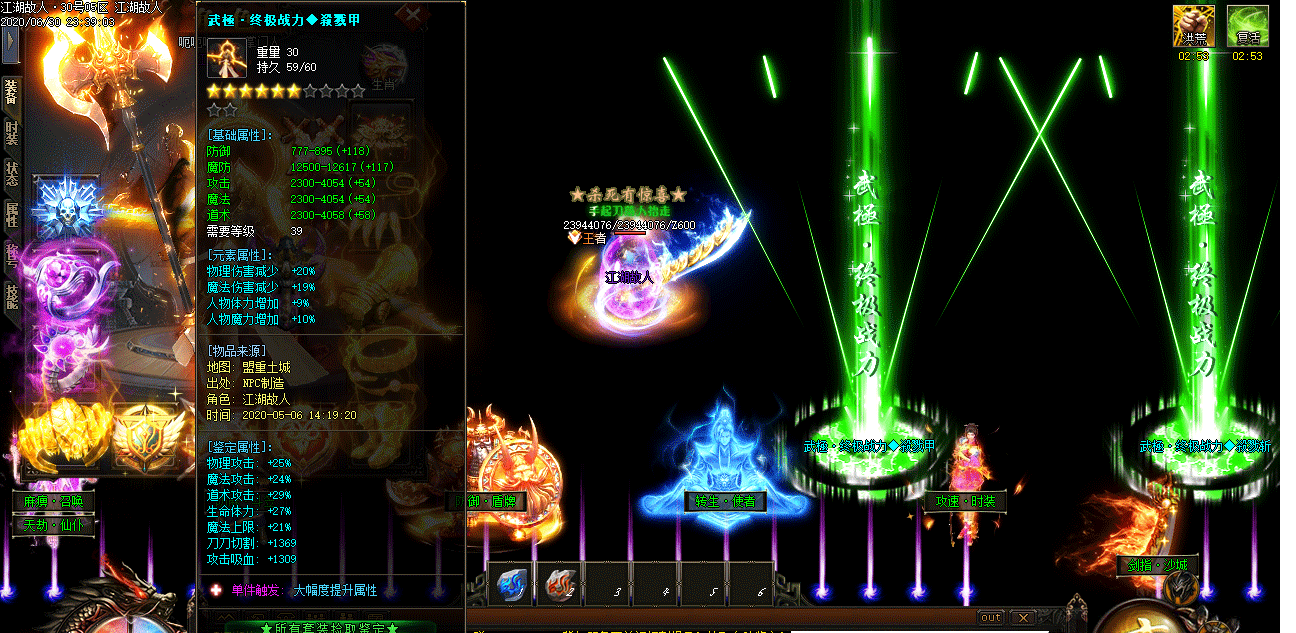The image size is (1296, 633).
Task: Use the red stone in hotbar slot 2
Action: (x=561, y=585)
